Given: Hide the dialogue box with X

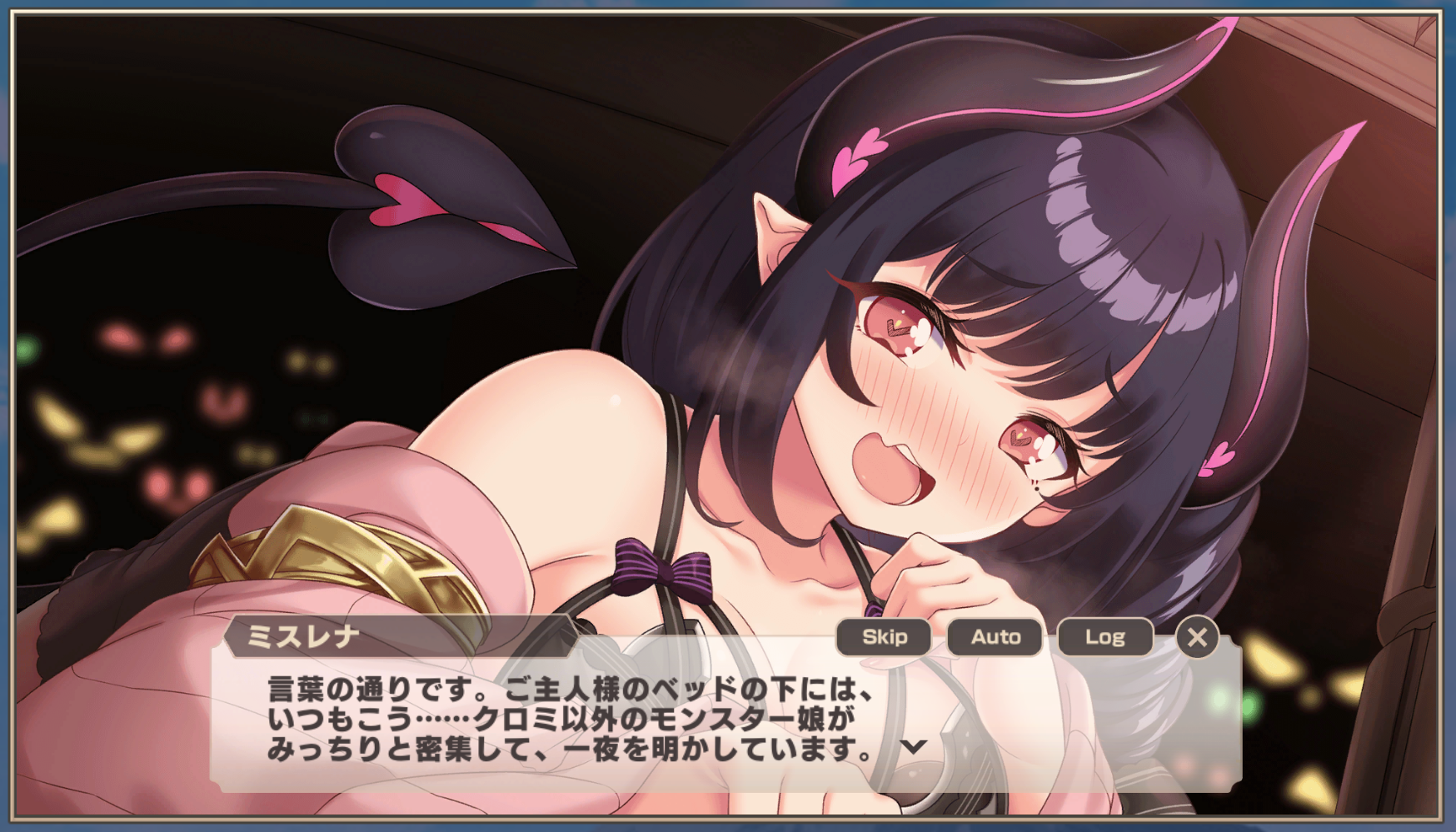Looking at the screenshot, I should 1197,637.
